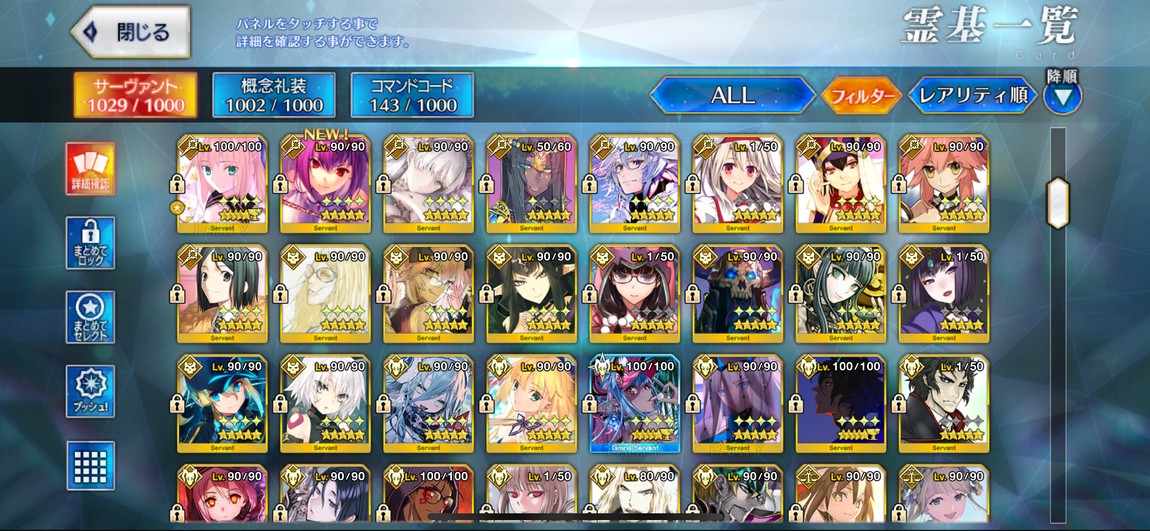The height and width of the screenshot is (531, 1150).
Task: Open the フィルター options
Action: click(x=861, y=96)
